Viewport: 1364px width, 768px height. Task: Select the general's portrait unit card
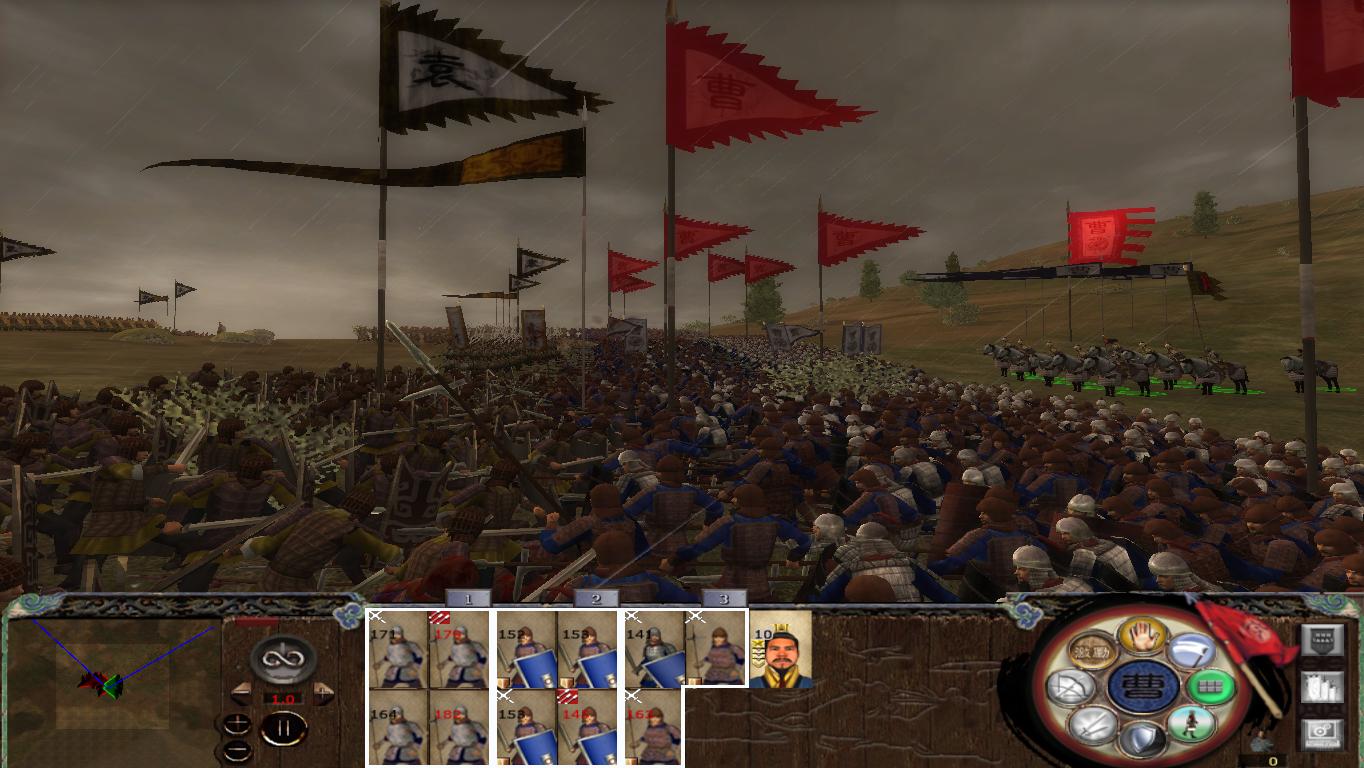(783, 649)
